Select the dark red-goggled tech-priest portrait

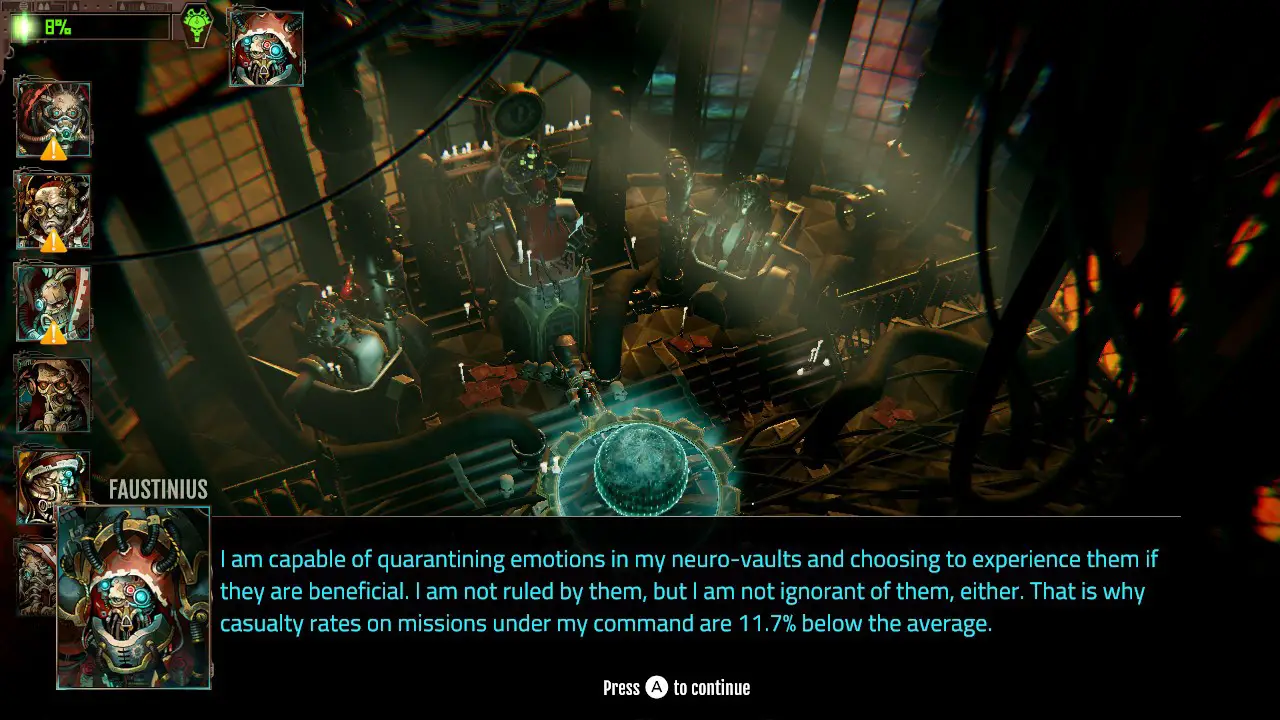coord(53,394)
